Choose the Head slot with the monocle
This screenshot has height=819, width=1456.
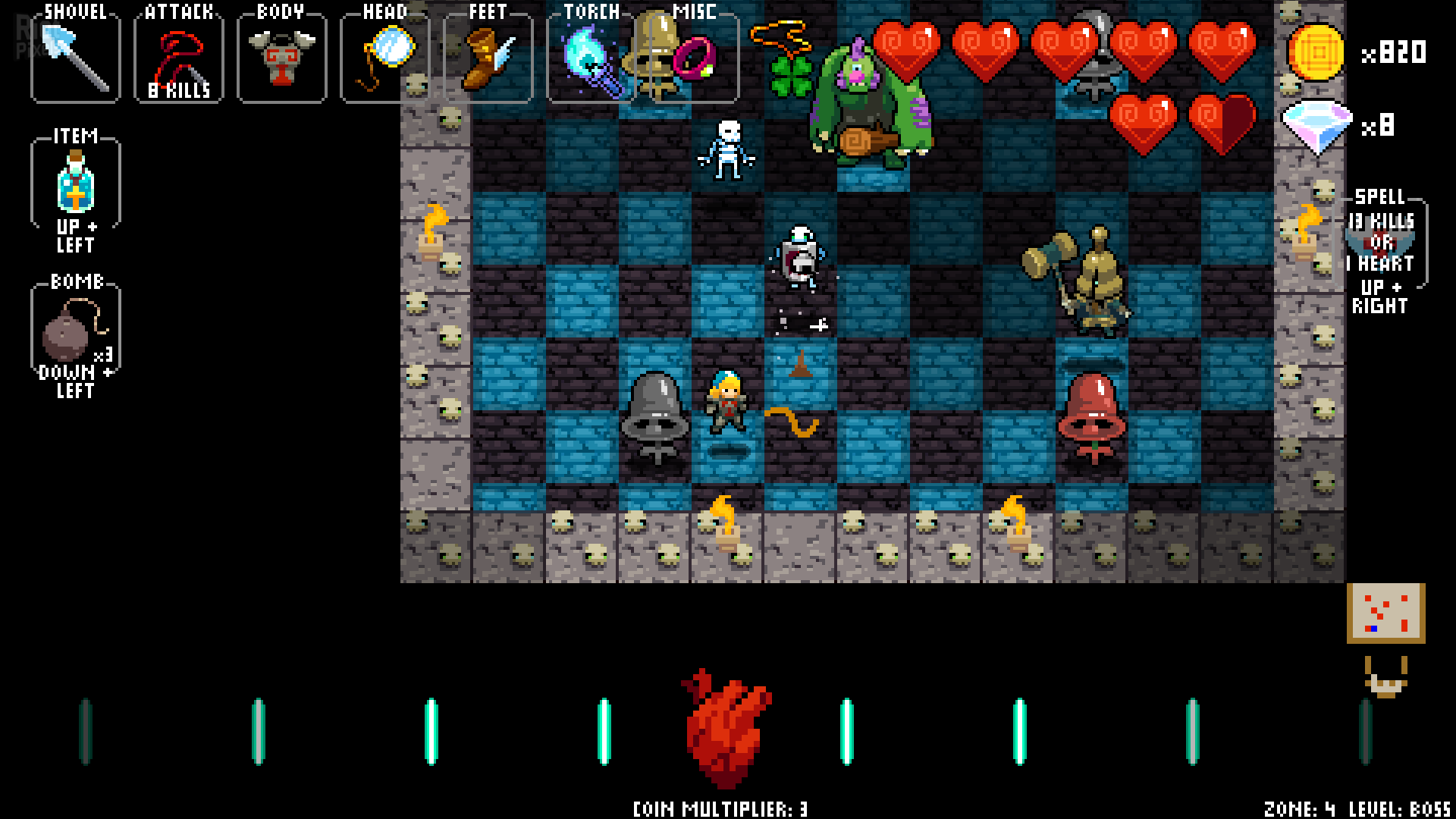[385, 58]
